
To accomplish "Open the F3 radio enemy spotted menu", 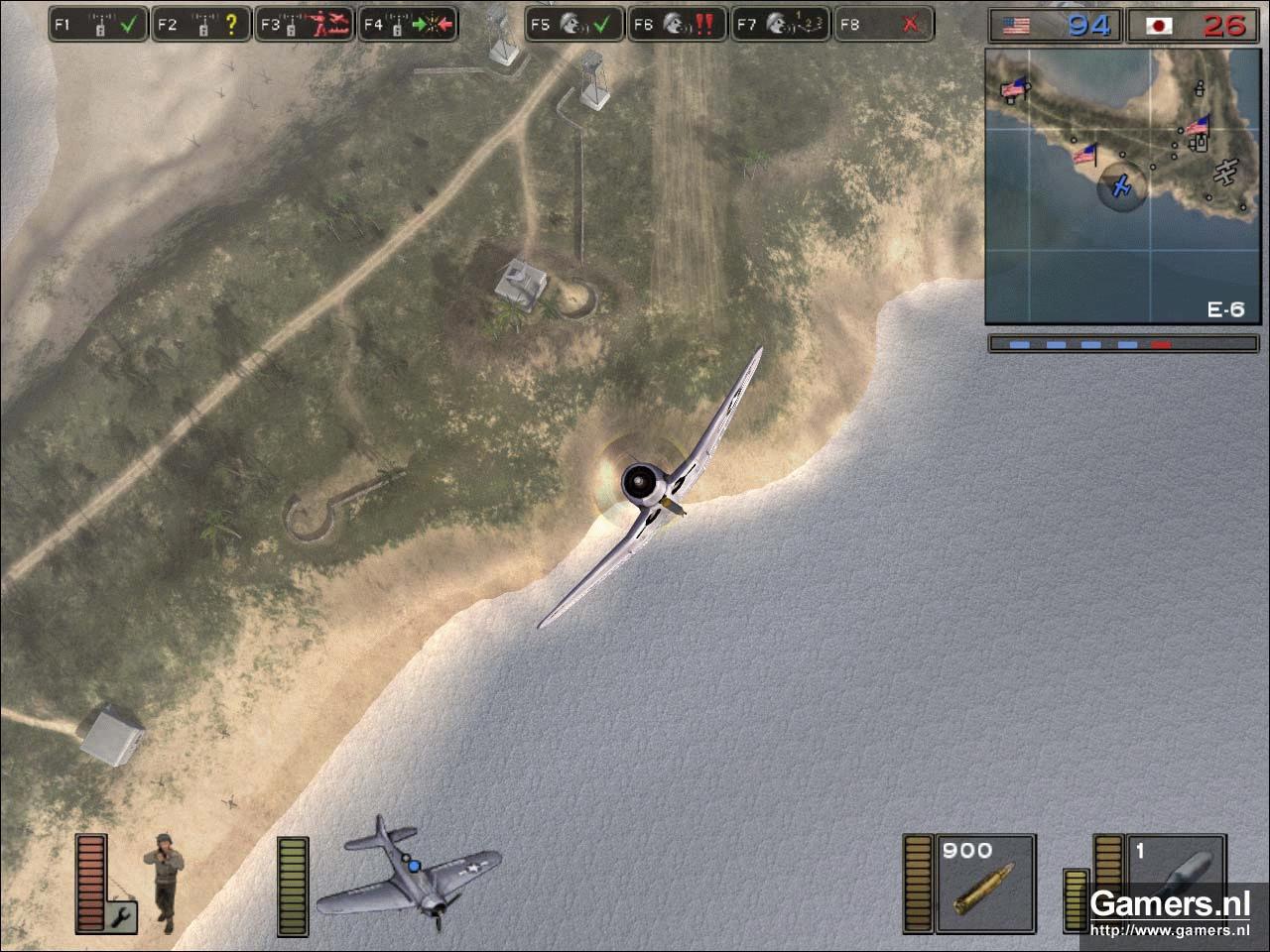I will coord(305,25).
